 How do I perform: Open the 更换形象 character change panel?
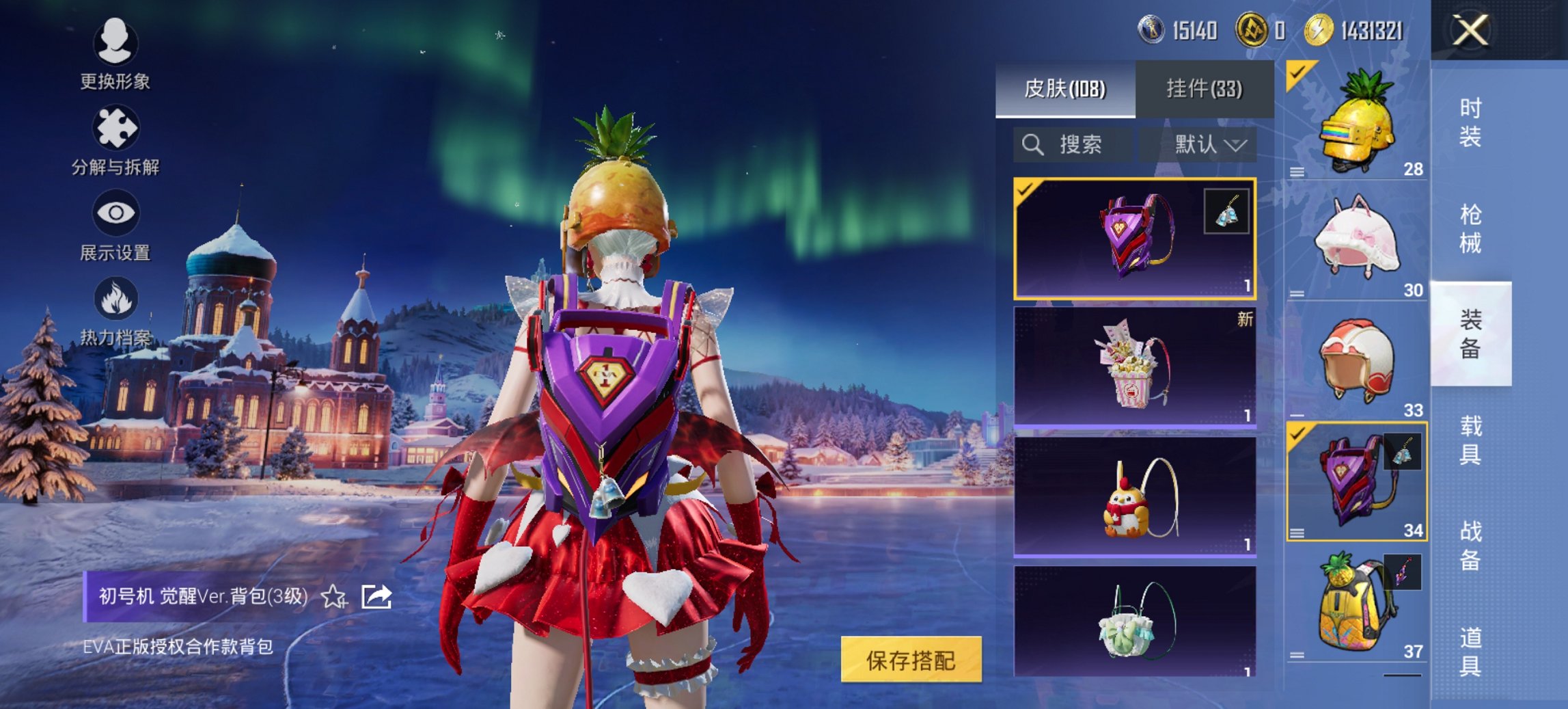(x=116, y=51)
